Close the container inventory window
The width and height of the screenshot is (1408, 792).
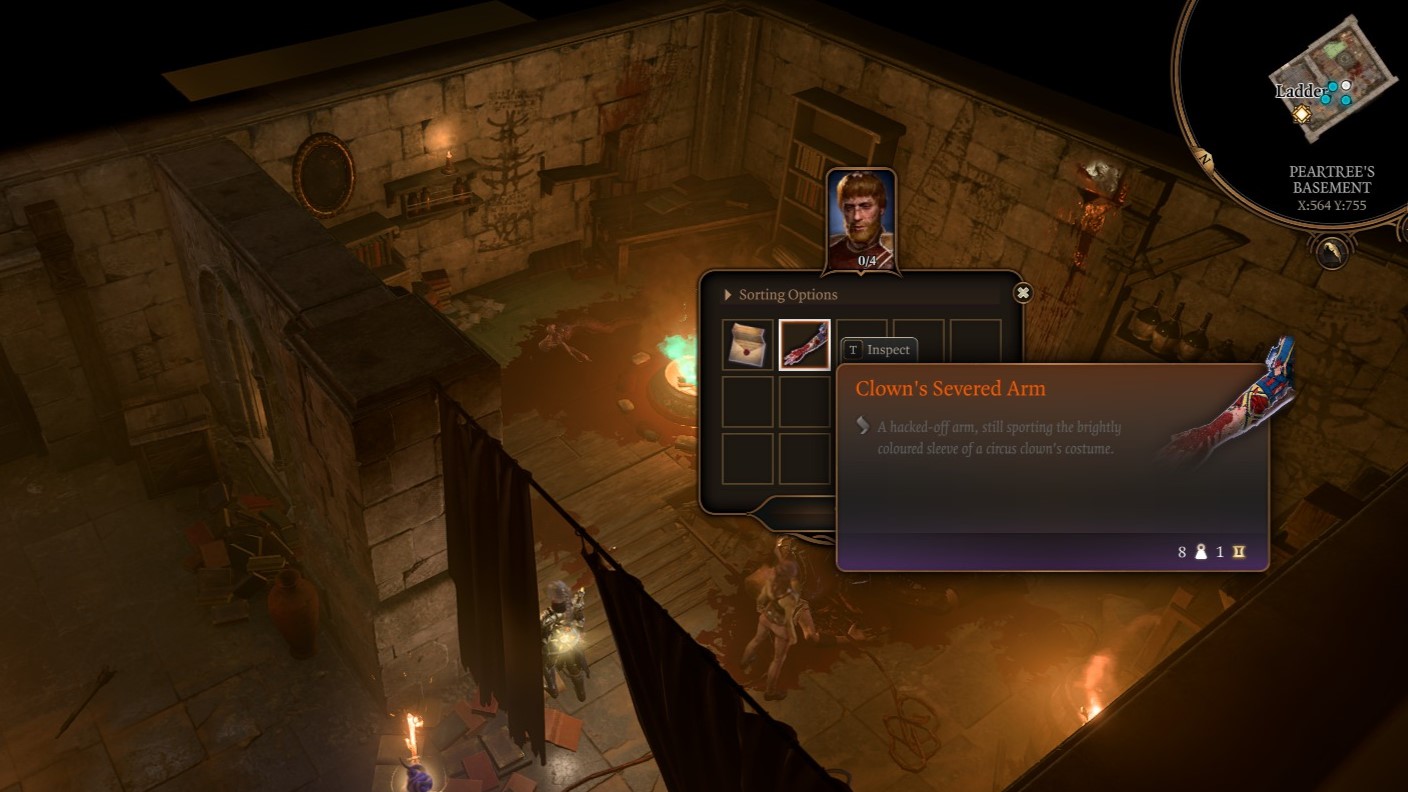click(x=1023, y=292)
